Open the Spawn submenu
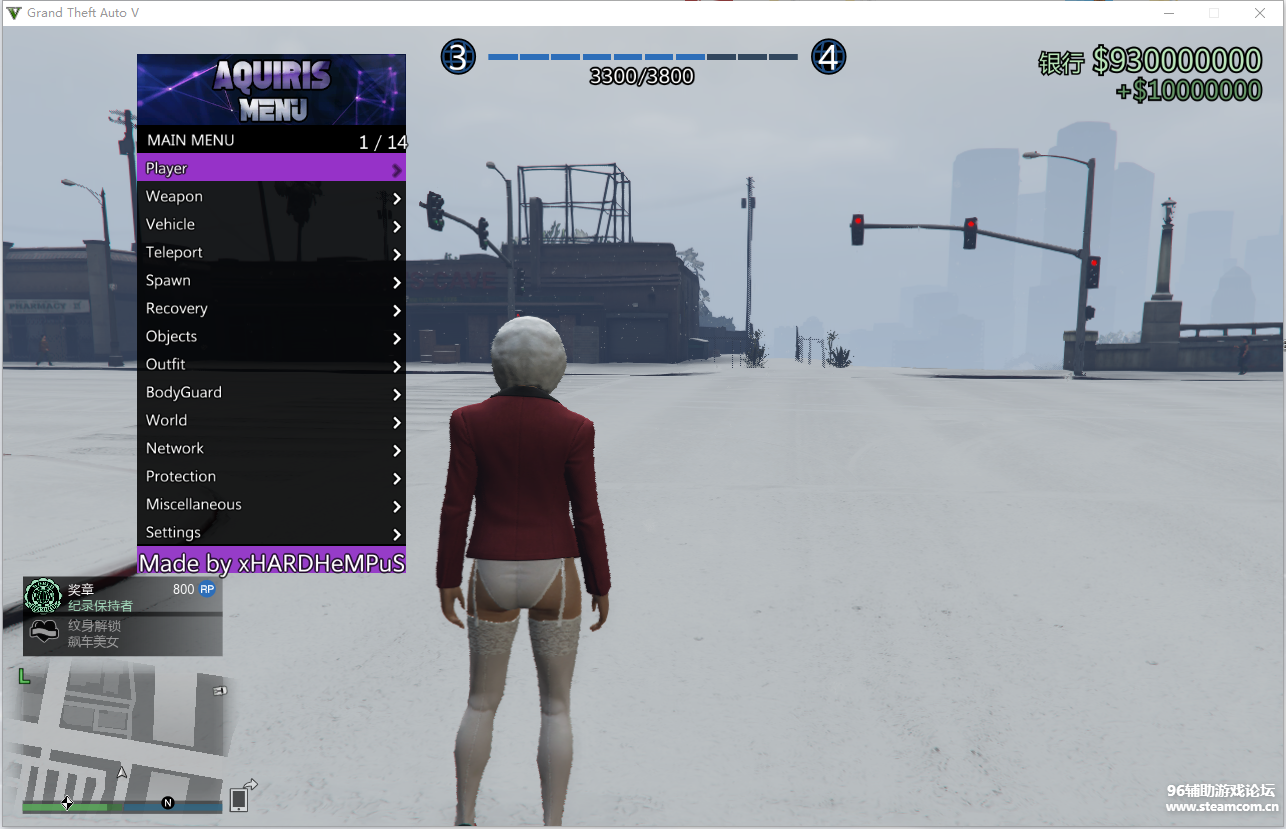The image size is (1286, 829). [x=271, y=281]
